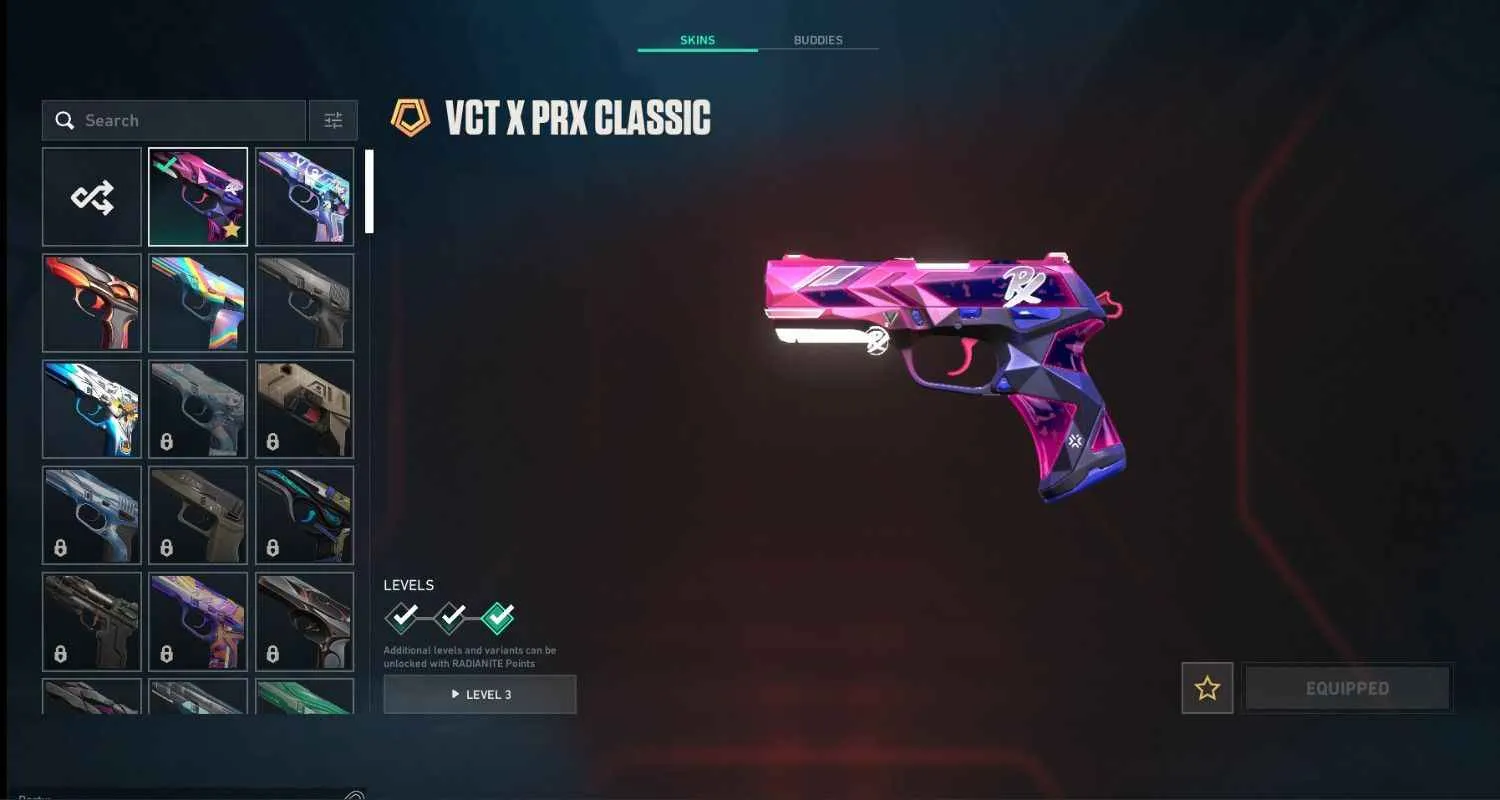Click the favorite star icon next to EQUIPPED
The image size is (1500, 800).
pyautogui.click(x=1207, y=687)
